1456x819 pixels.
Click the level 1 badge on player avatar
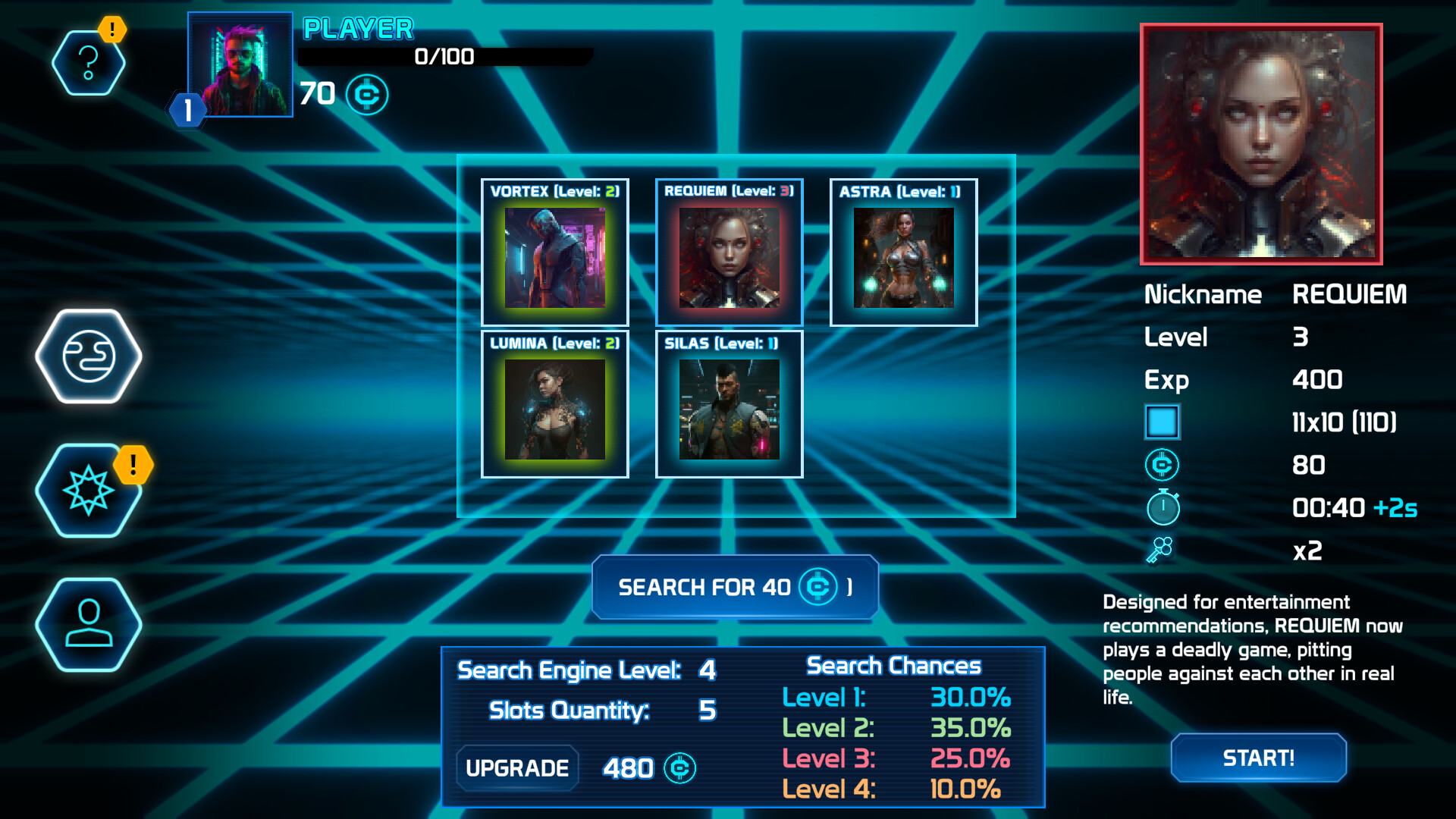[x=188, y=111]
